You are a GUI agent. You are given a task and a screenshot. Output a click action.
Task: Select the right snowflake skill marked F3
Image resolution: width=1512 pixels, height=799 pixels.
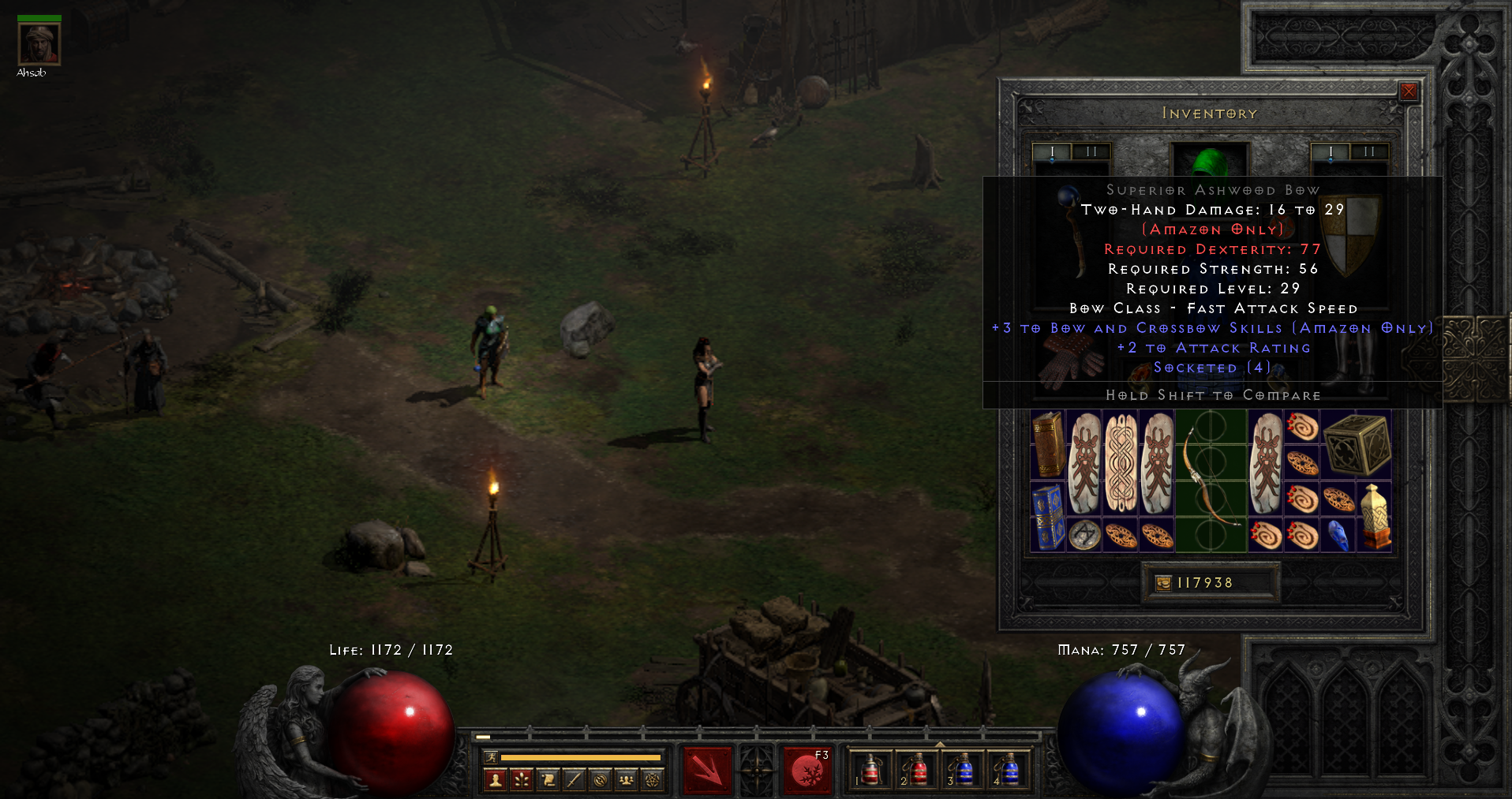[x=807, y=770]
